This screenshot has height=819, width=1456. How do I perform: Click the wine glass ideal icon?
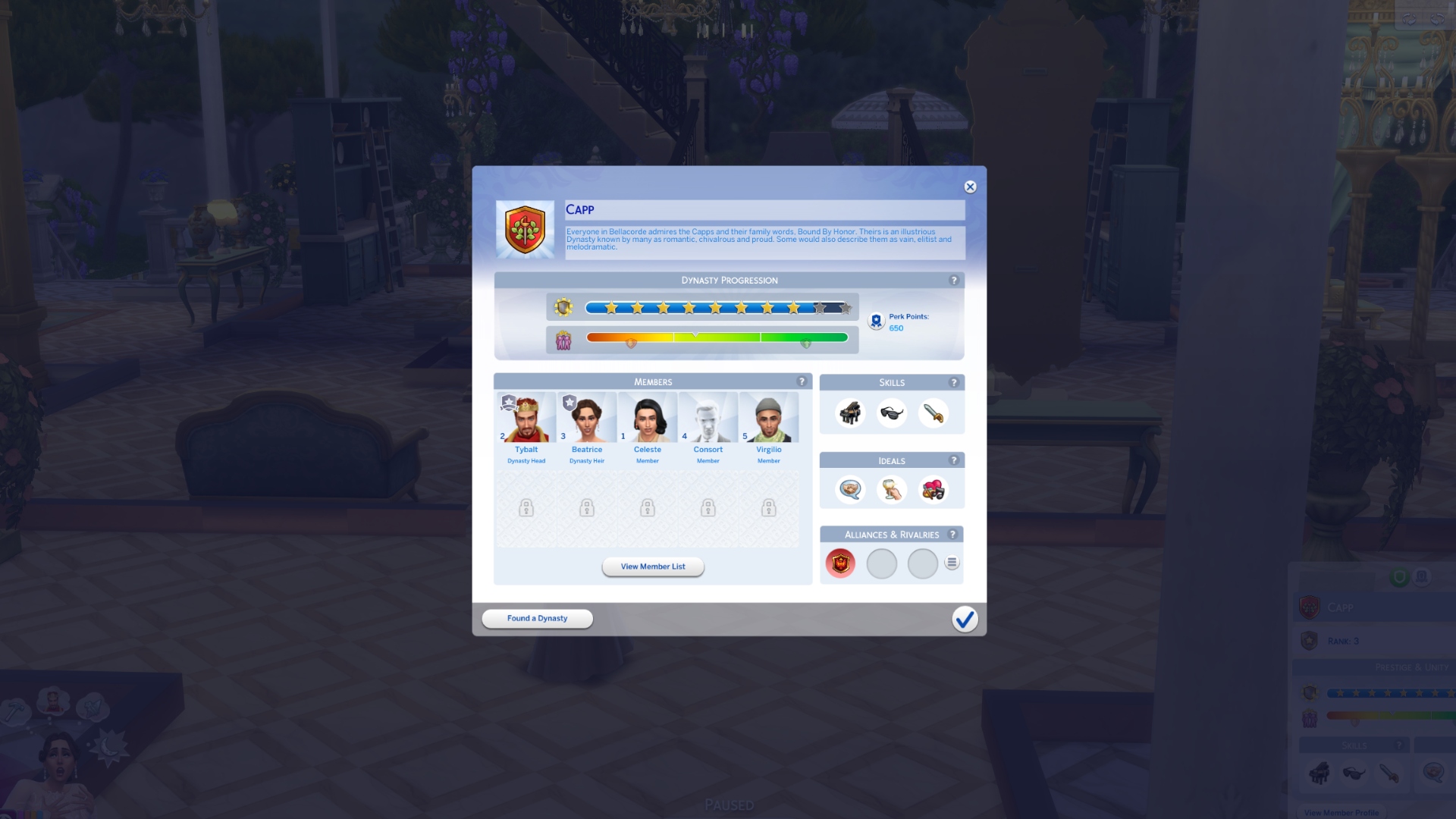(x=893, y=490)
